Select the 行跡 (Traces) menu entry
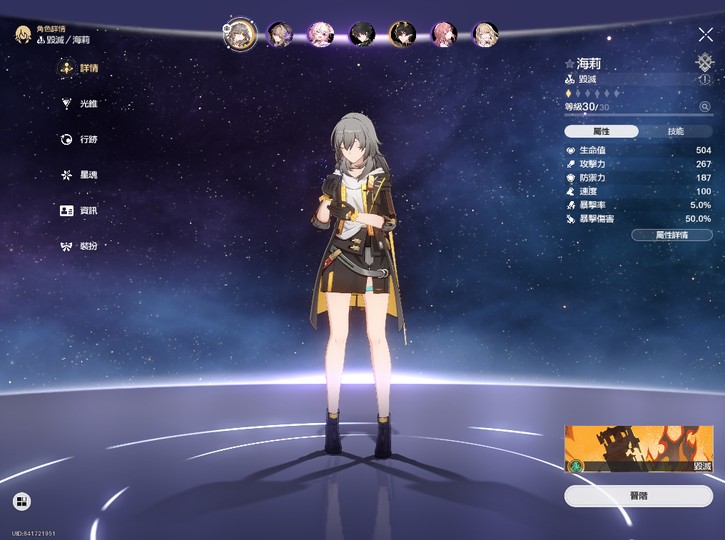This screenshot has height=540, width=725. 83,140
